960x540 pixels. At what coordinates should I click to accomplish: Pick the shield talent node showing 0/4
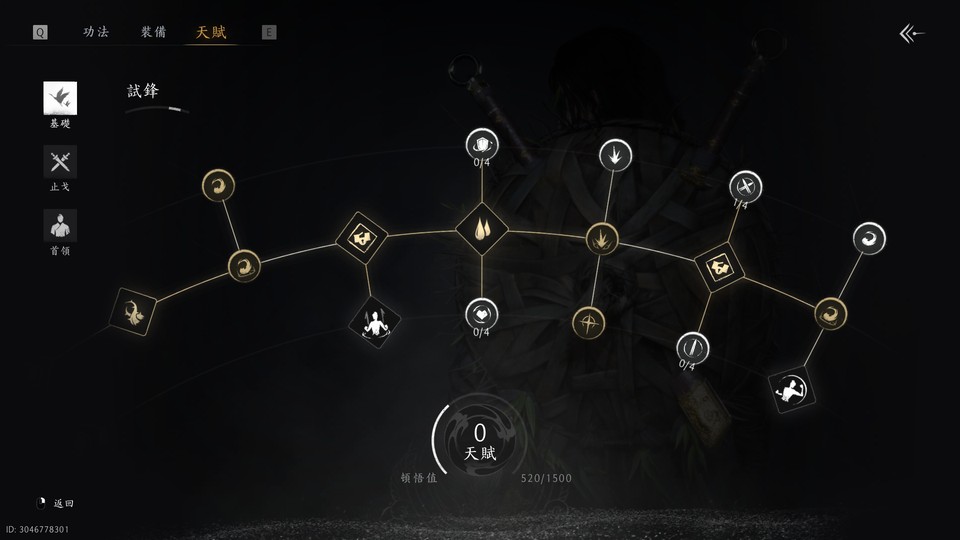[482, 144]
